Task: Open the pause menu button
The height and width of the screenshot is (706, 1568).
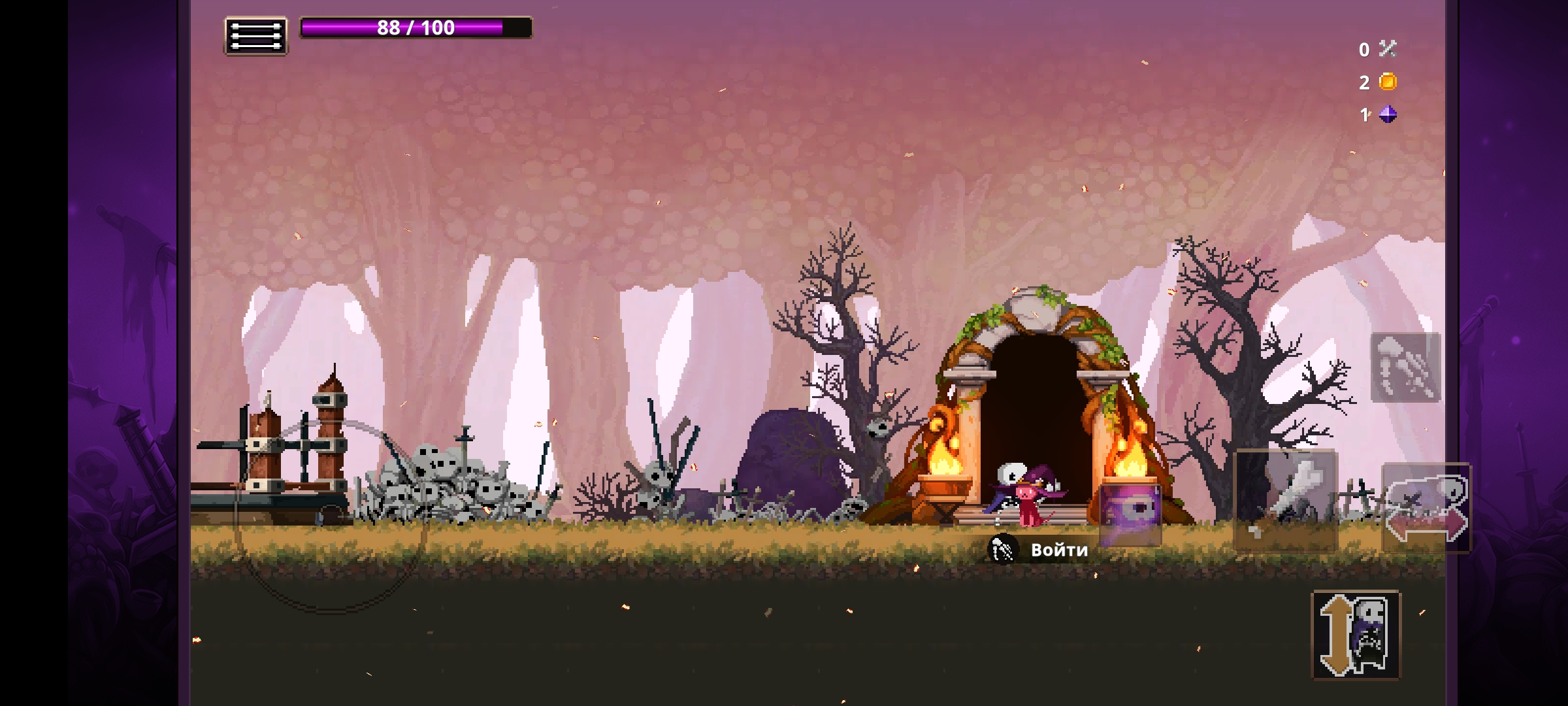Action: [x=256, y=35]
